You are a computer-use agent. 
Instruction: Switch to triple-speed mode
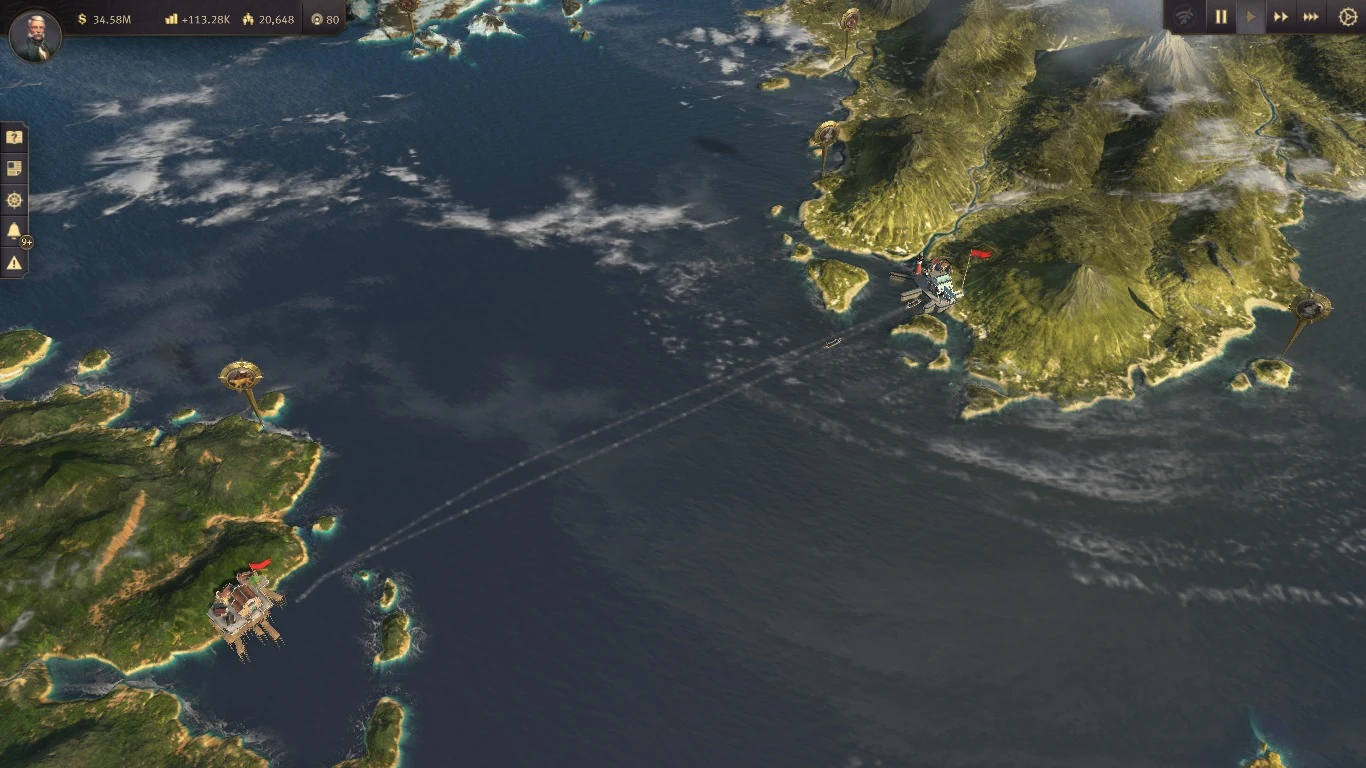coord(1311,16)
